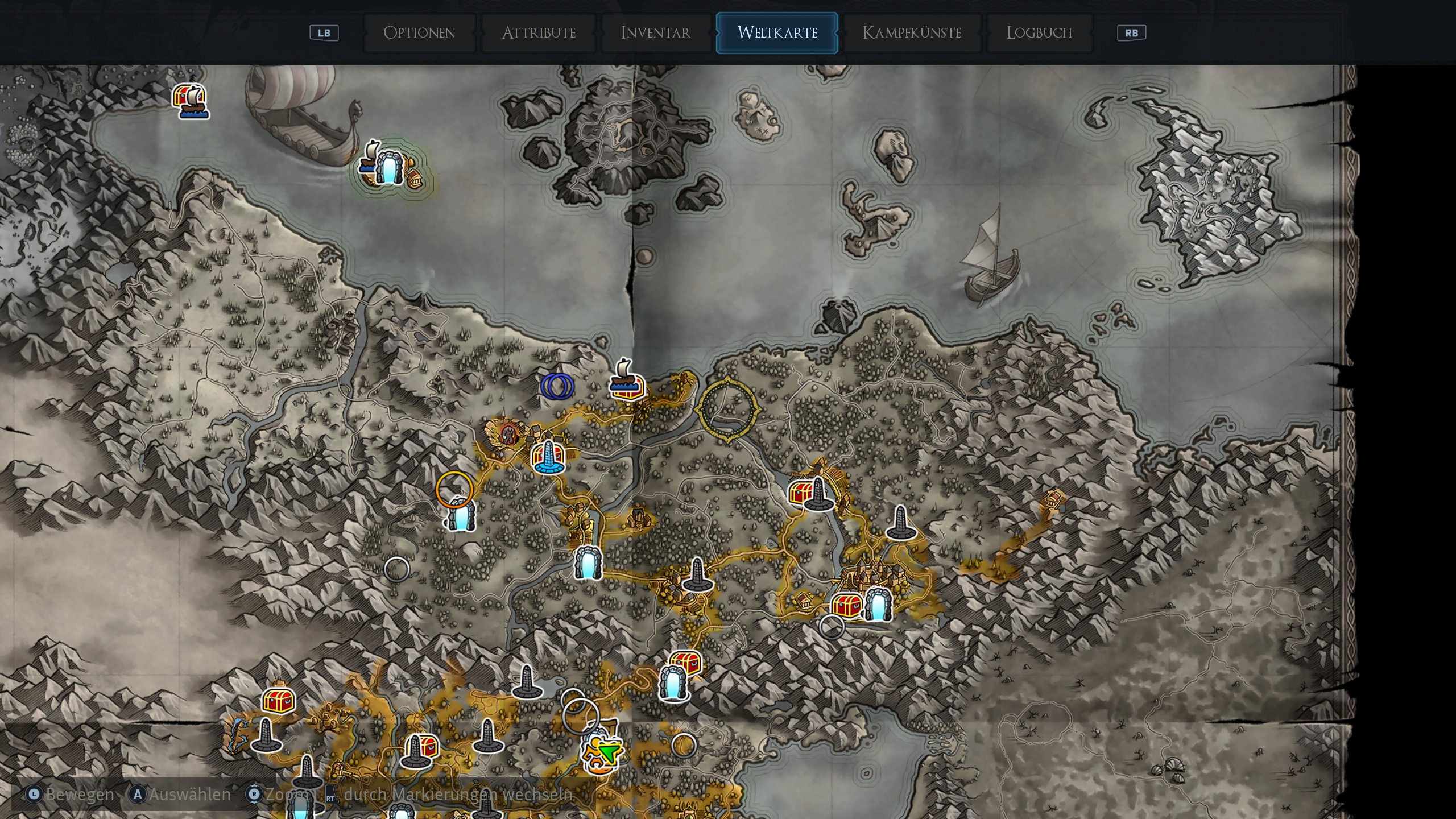Screen dimensions: 1456x819
Task: Show the Inventar tab
Action: (655, 33)
